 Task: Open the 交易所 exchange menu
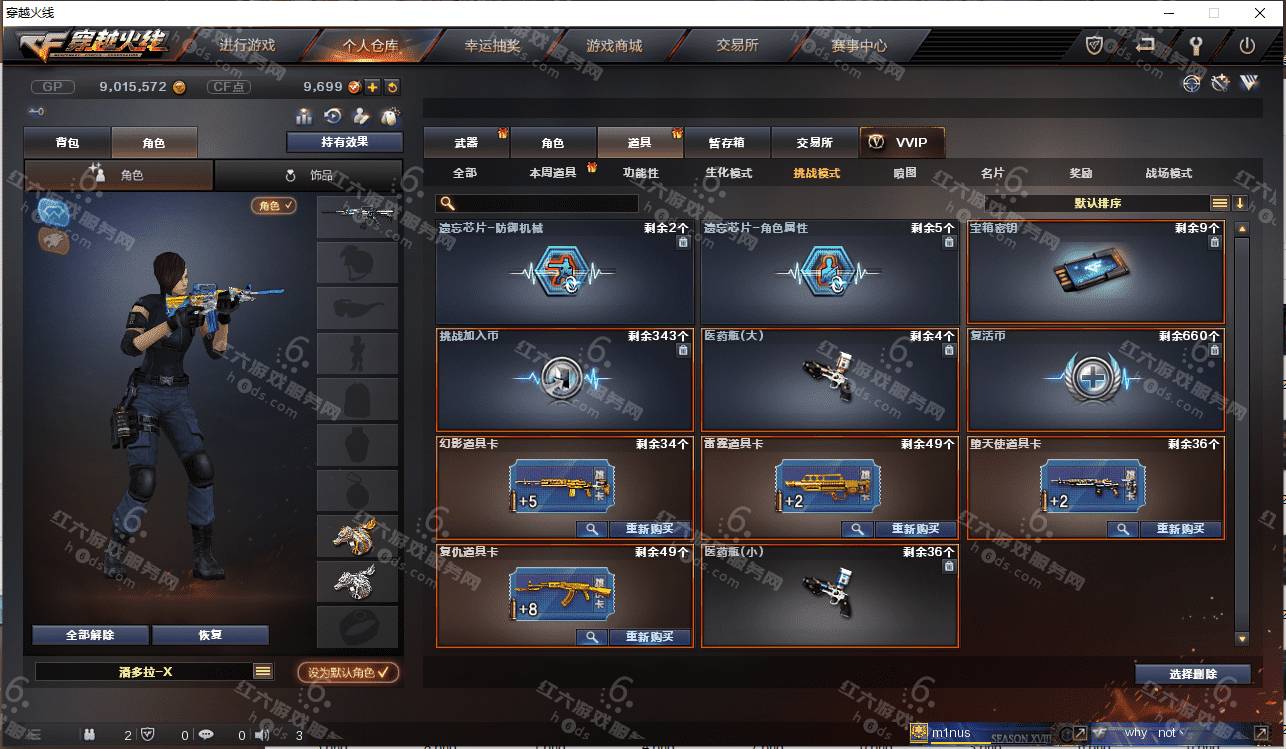(x=737, y=46)
